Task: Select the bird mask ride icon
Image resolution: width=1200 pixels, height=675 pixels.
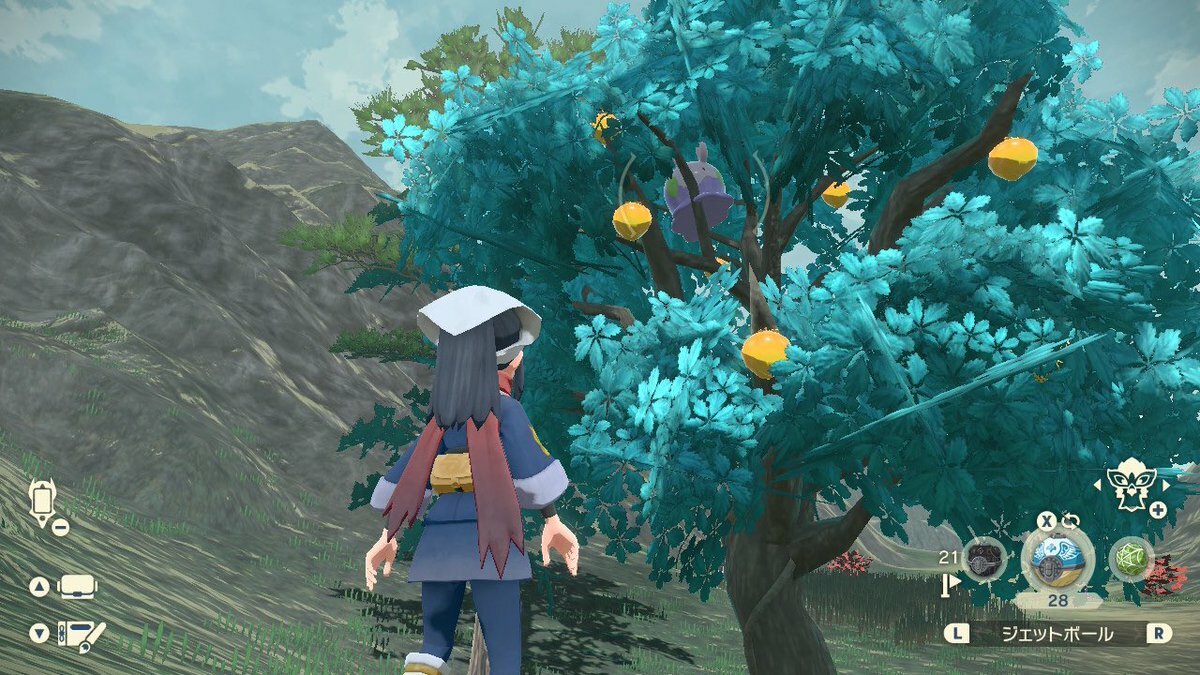Action: tap(1132, 485)
